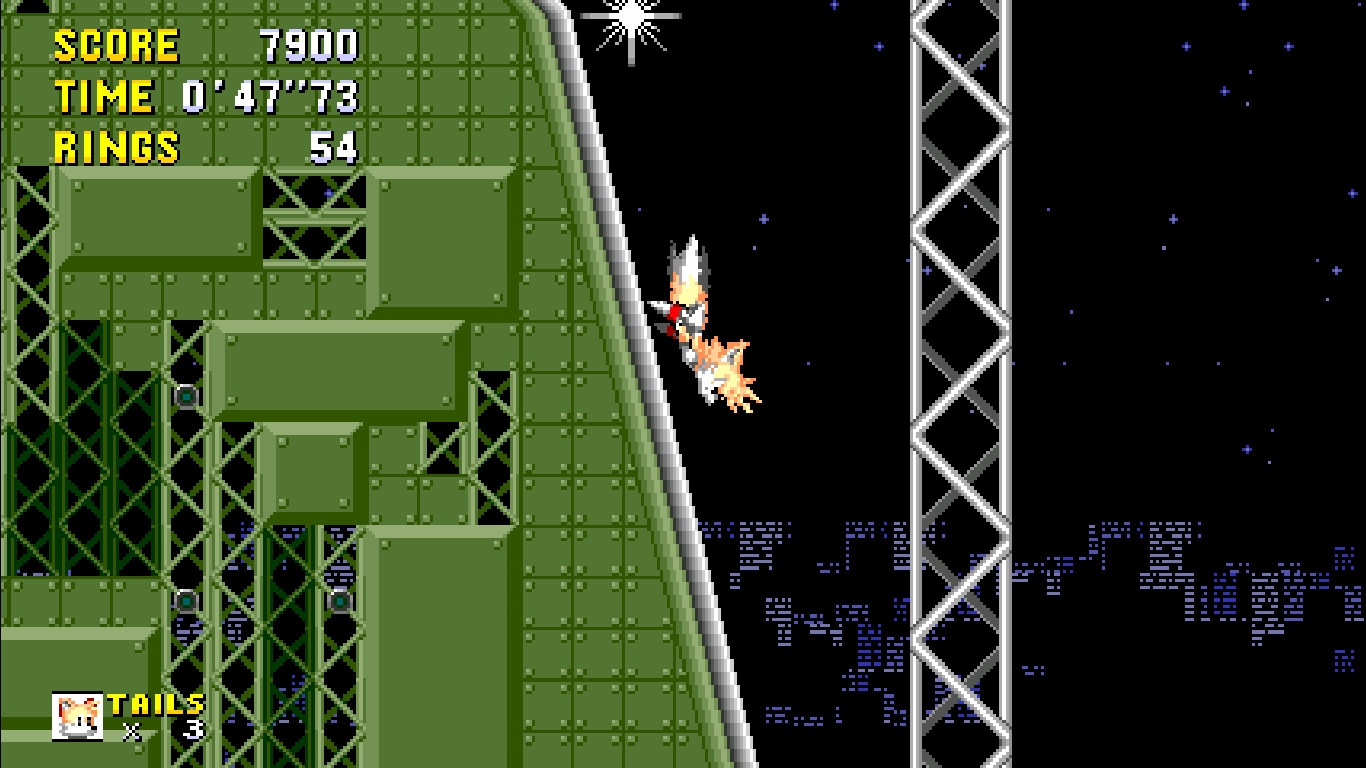Select the TAILS name label
Viewport: 1366px width, 768px height.
point(155,703)
